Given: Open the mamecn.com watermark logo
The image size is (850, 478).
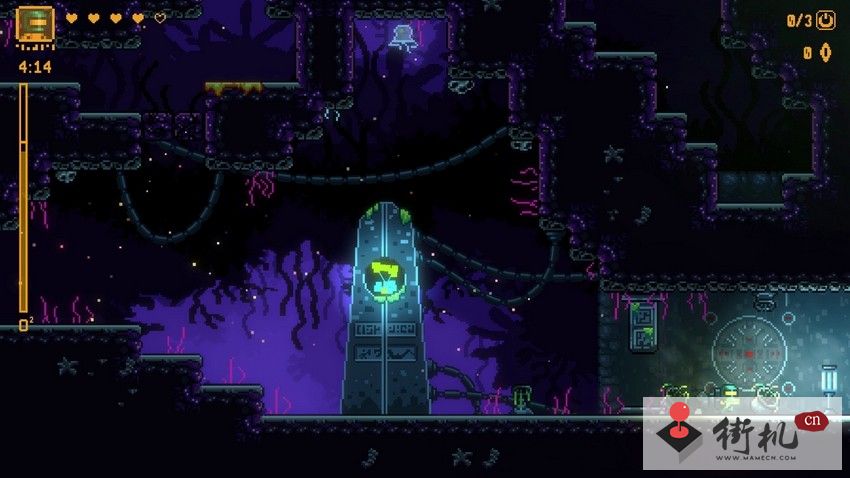Looking at the screenshot, I should tap(744, 434).
